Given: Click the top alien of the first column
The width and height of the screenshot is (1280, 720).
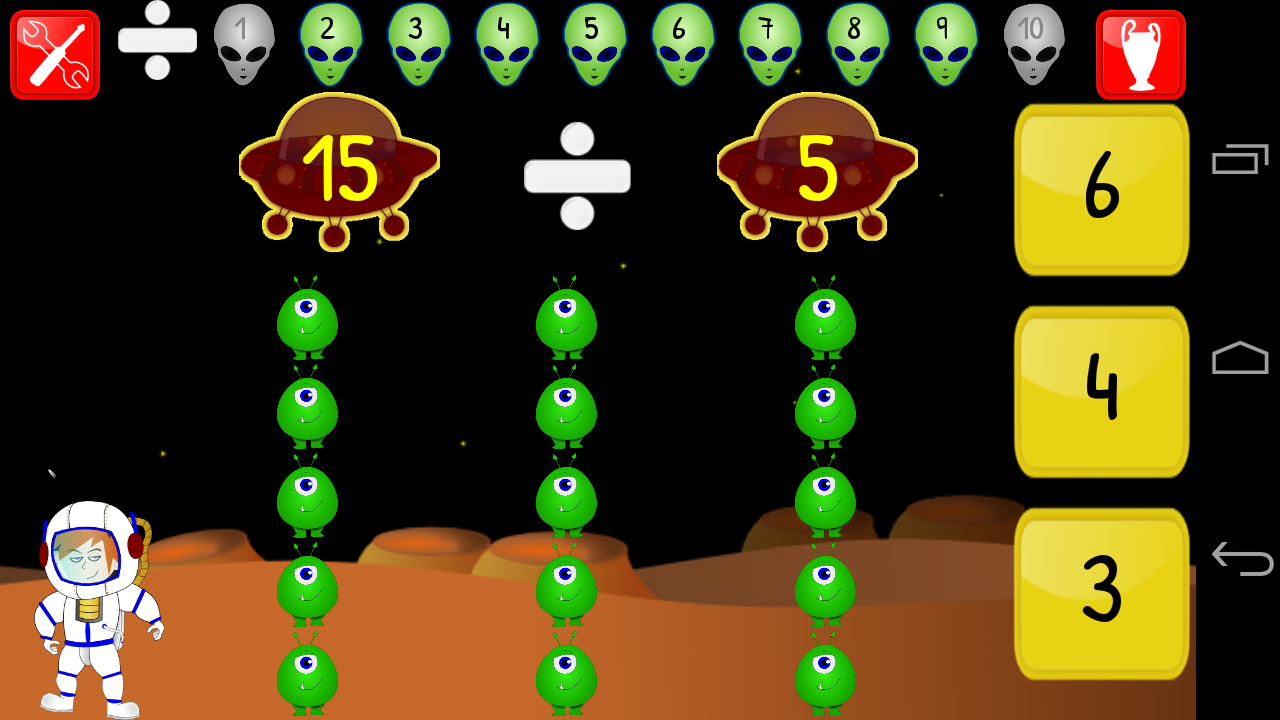Looking at the screenshot, I should (x=308, y=320).
